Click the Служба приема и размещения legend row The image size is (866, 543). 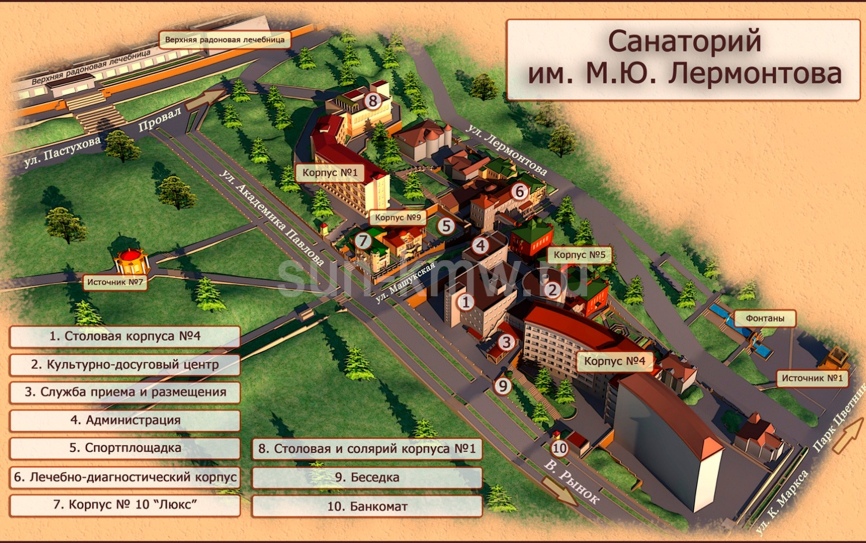pyautogui.click(x=124, y=393)
